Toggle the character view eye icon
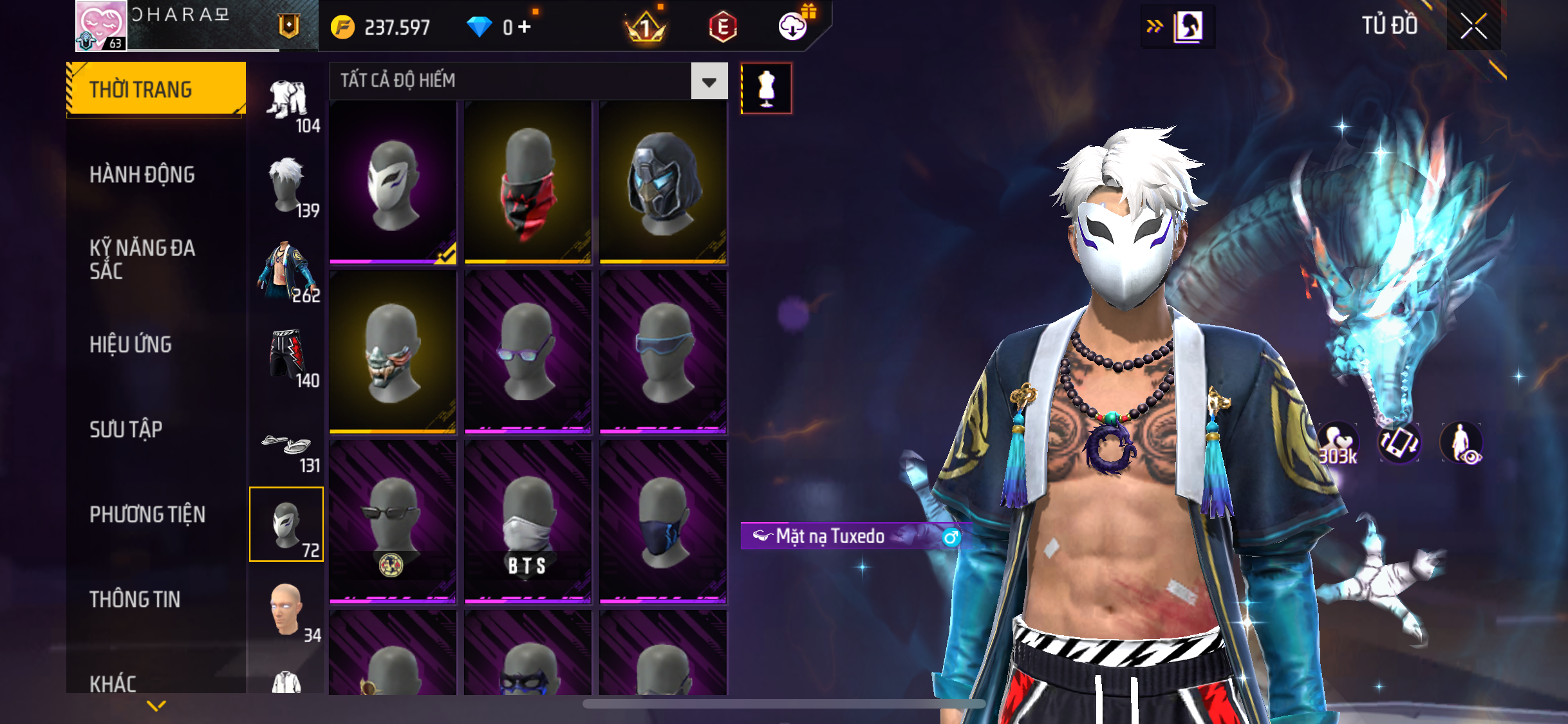Screen dimensions: 1568x724 1462,443
